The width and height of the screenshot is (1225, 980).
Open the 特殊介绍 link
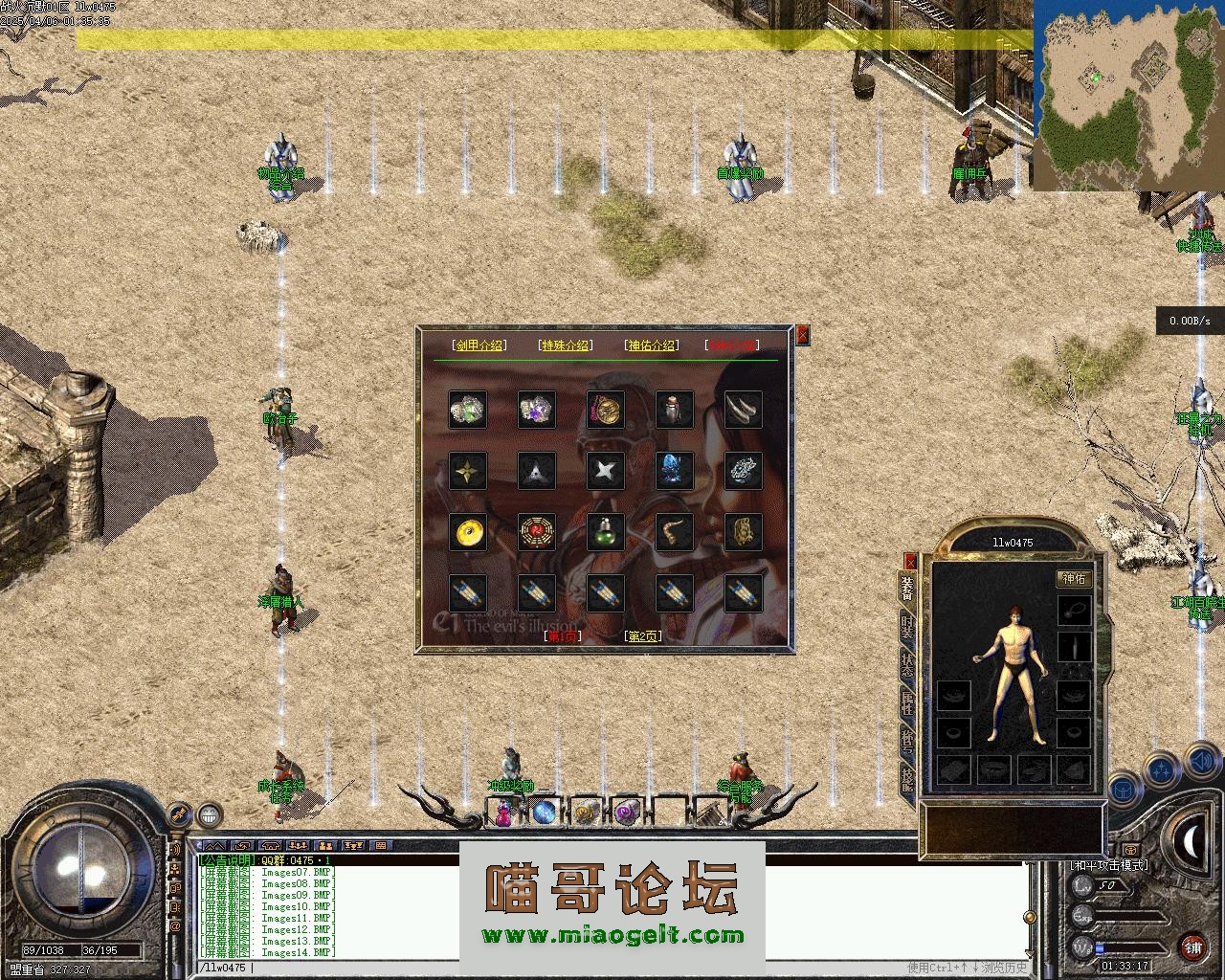566,345
